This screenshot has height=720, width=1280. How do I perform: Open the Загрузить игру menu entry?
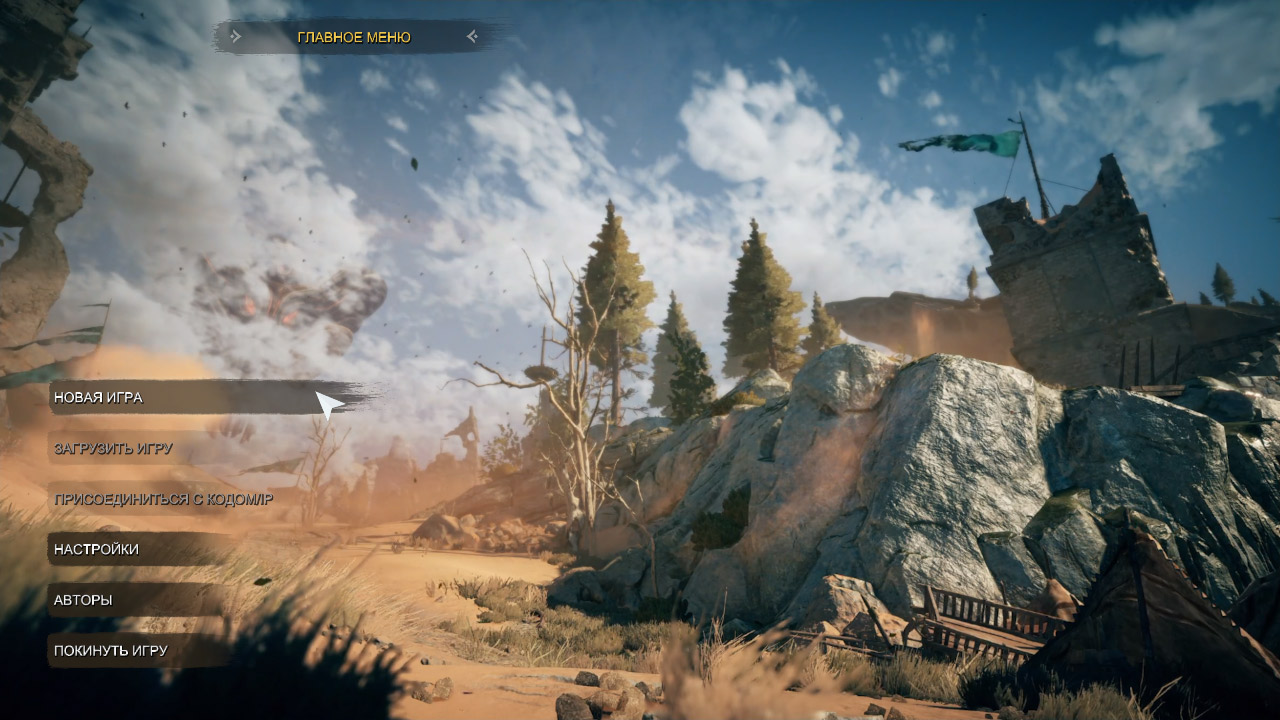coord(113,449)
